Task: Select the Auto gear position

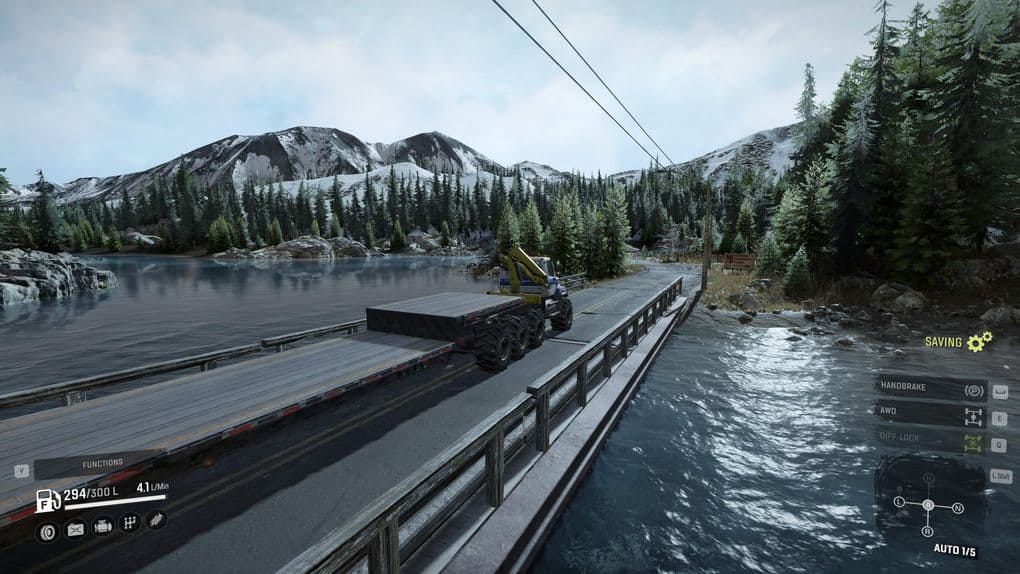Action: 928,504
